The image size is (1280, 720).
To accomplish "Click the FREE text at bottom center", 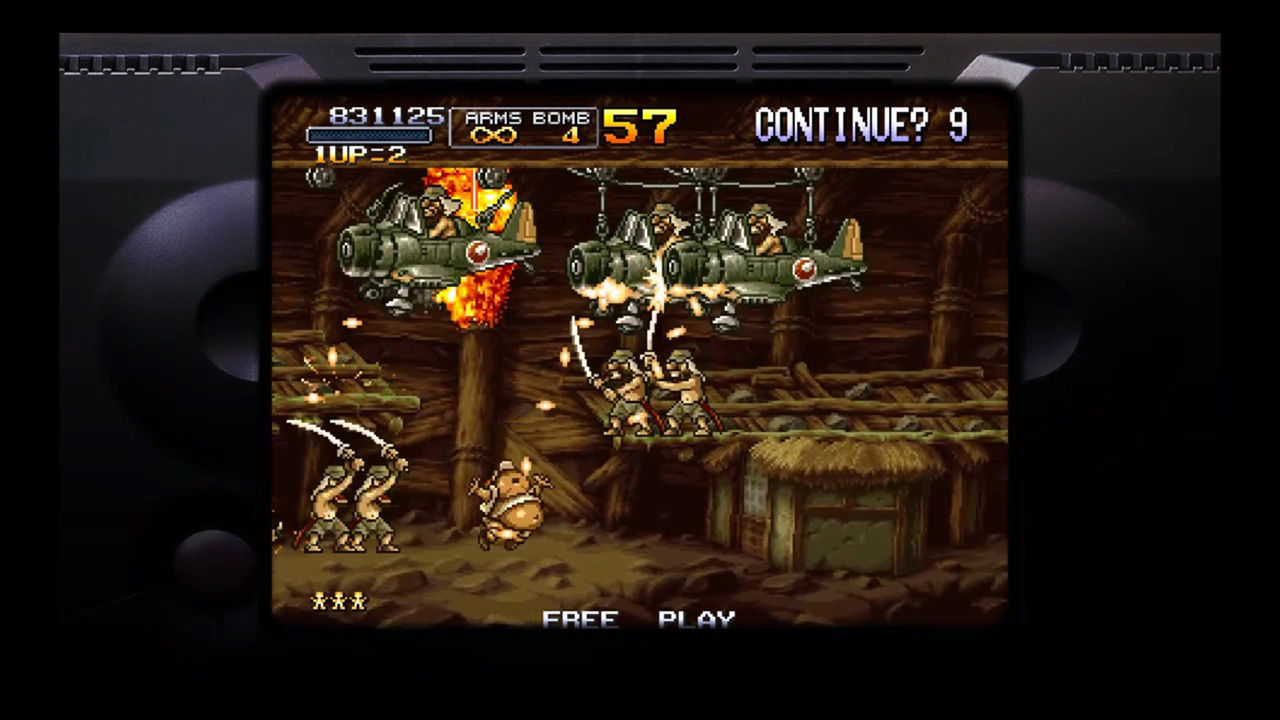I will tap(582, 616).
